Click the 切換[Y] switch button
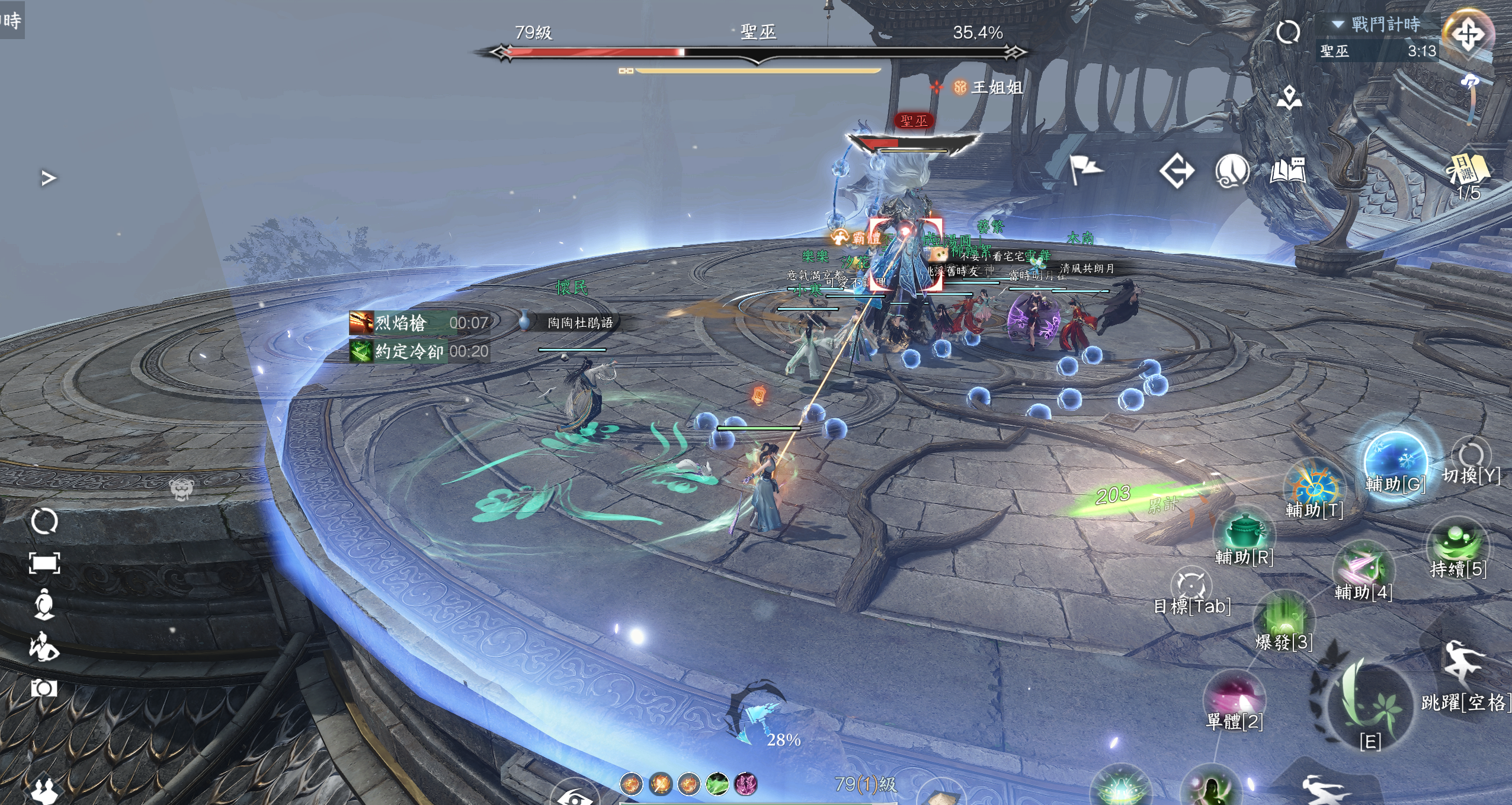The width and height of the screenshot is (1512, 805). click(1471, 457)
